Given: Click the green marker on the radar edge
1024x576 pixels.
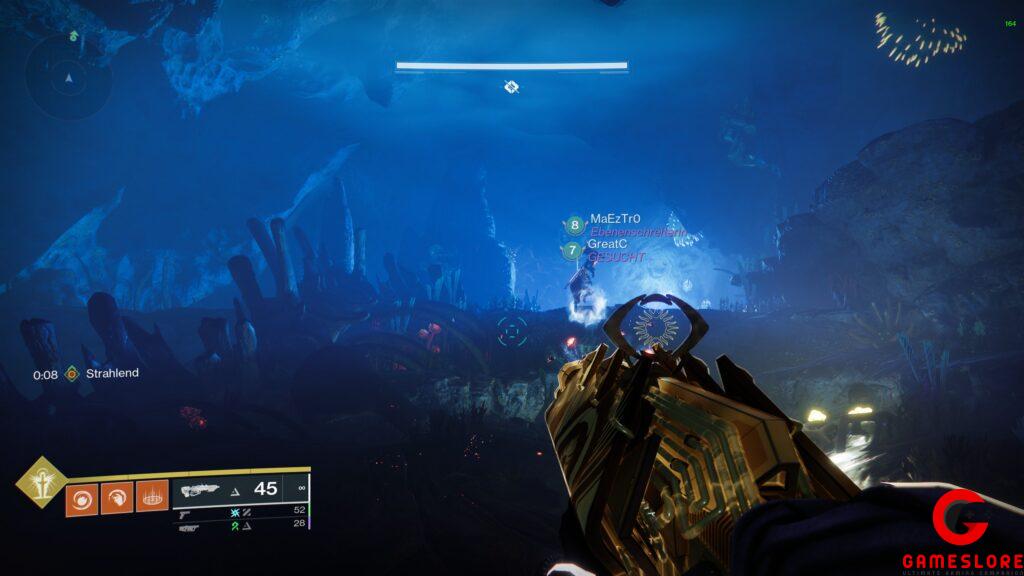Looking at the screenshot, I should point(75,36).
